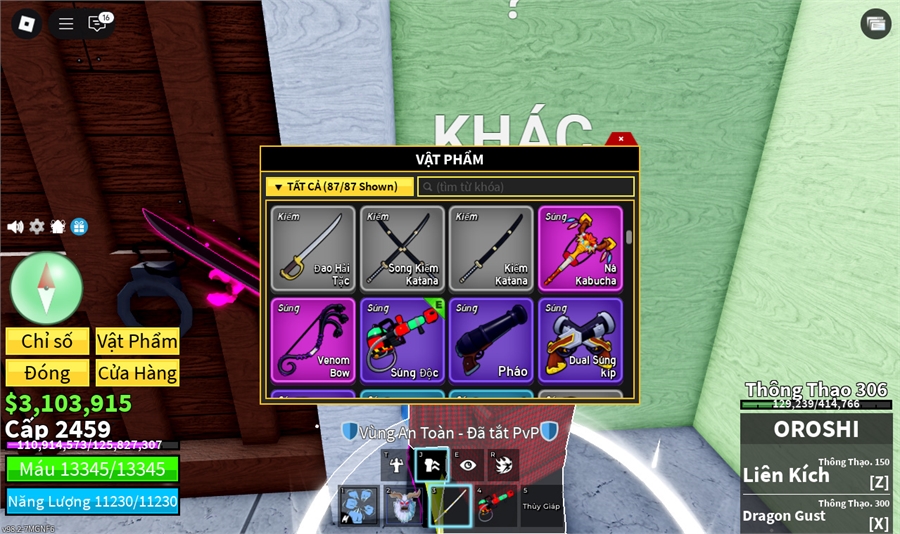
Task: Select the Đao Hải Tặc sword
Action: click(313, 249)
